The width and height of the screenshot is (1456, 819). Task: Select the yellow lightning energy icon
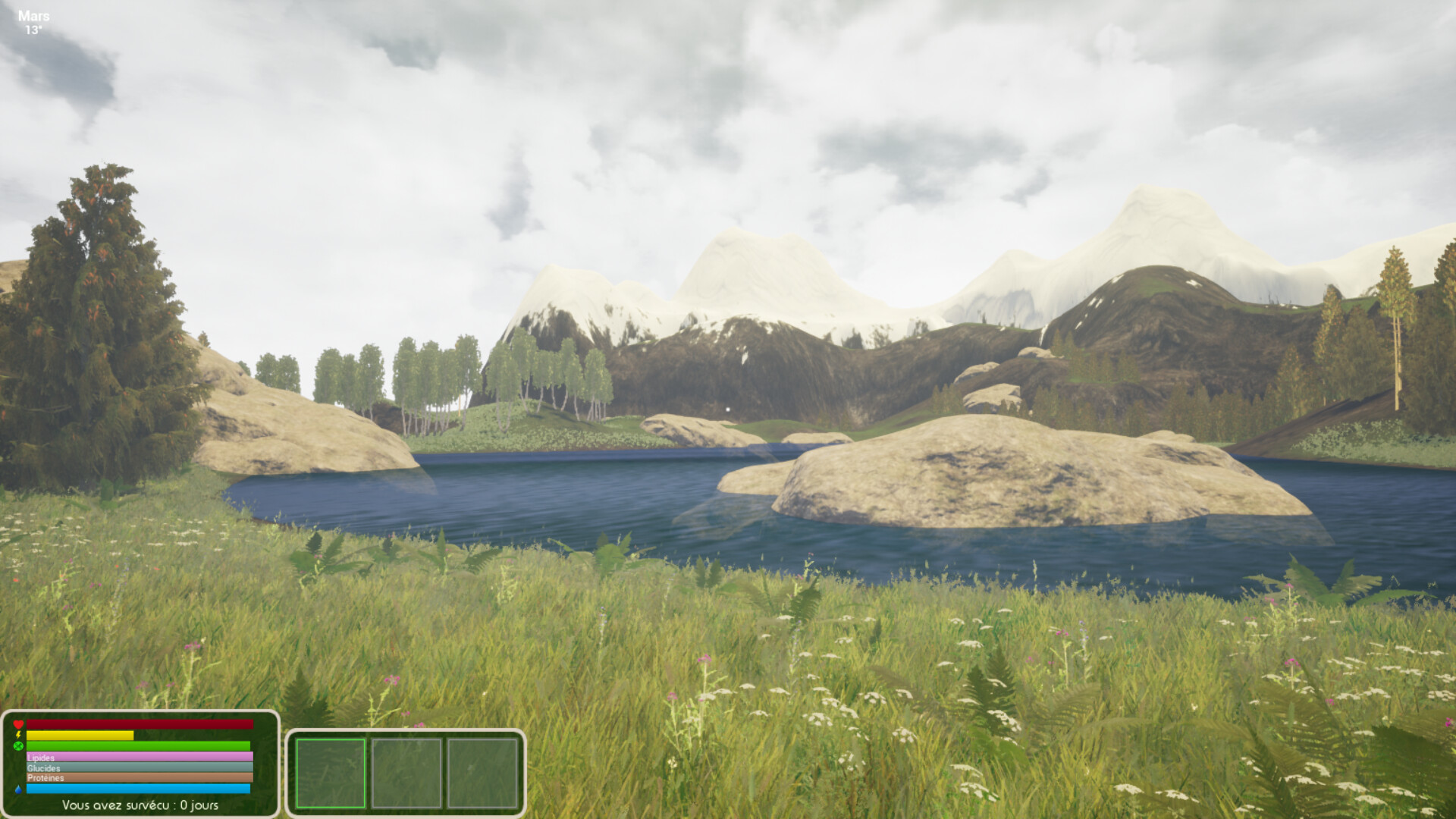coord(17,735)
